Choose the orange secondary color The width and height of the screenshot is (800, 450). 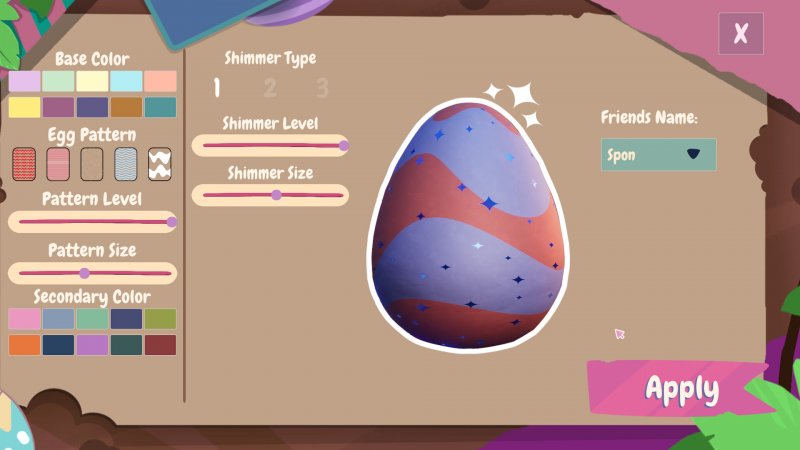point(24,345)
